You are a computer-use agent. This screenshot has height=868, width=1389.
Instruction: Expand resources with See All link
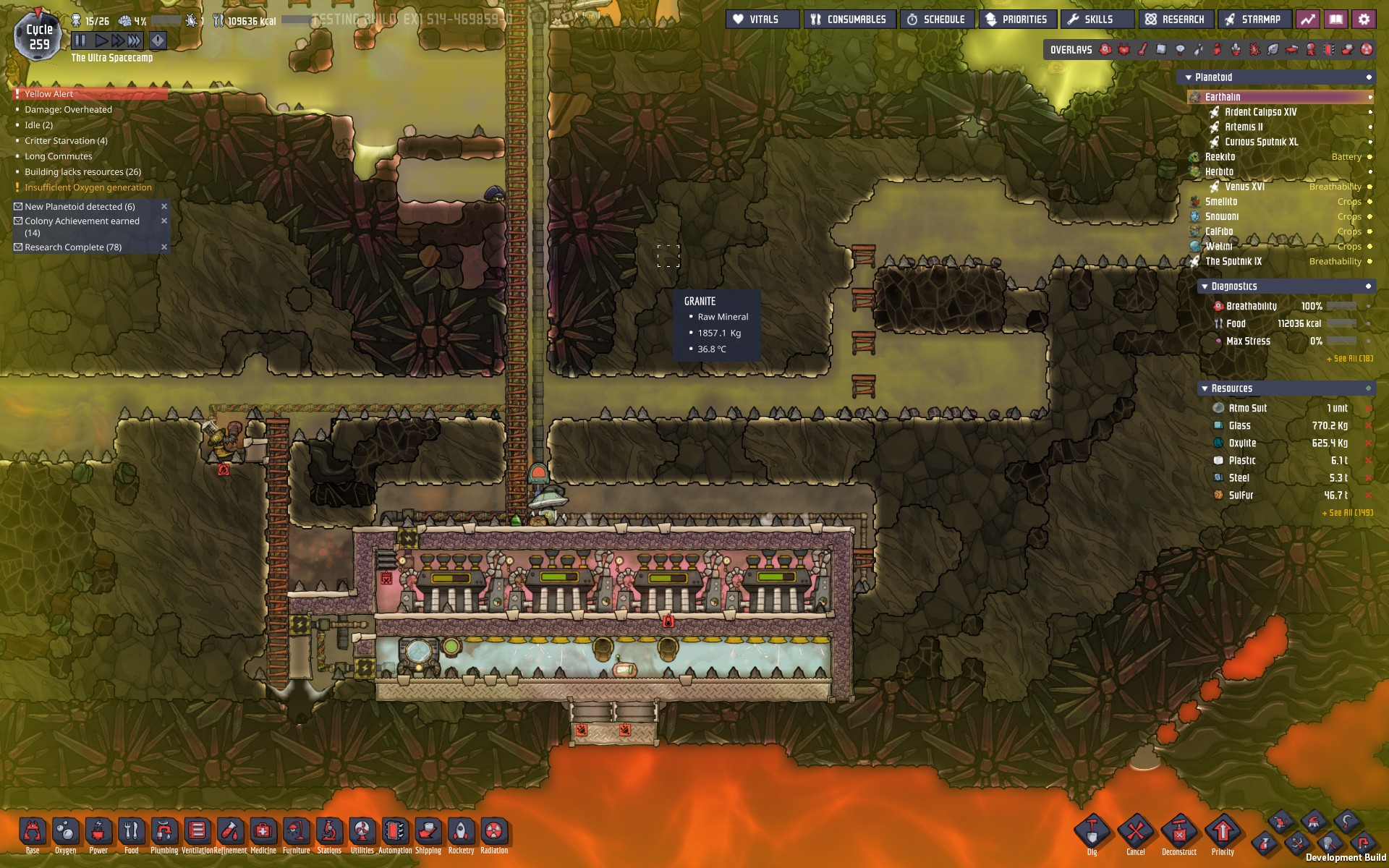click(1347, 513)
